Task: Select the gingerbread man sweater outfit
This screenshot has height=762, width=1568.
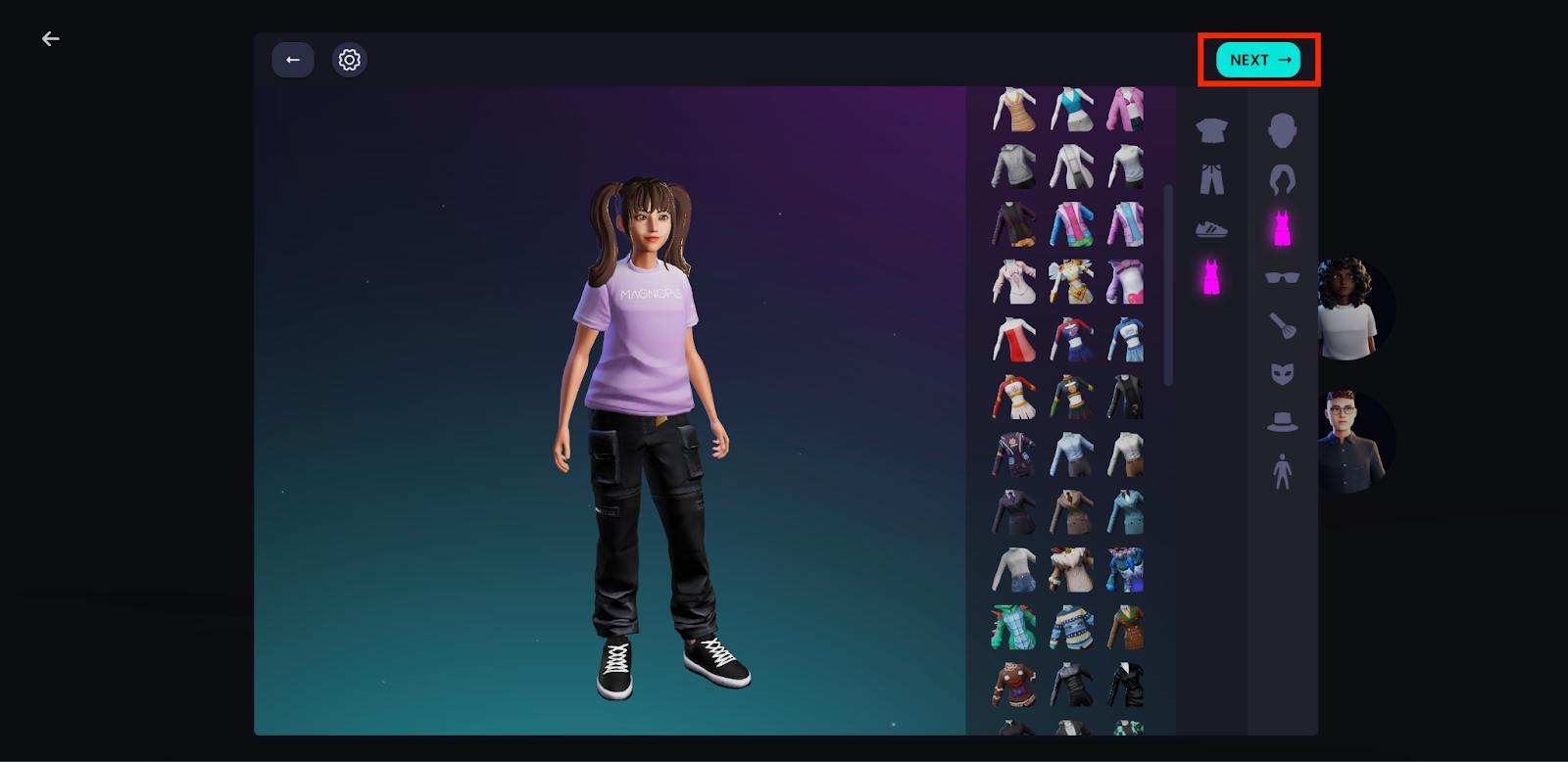Action: 1013,684
